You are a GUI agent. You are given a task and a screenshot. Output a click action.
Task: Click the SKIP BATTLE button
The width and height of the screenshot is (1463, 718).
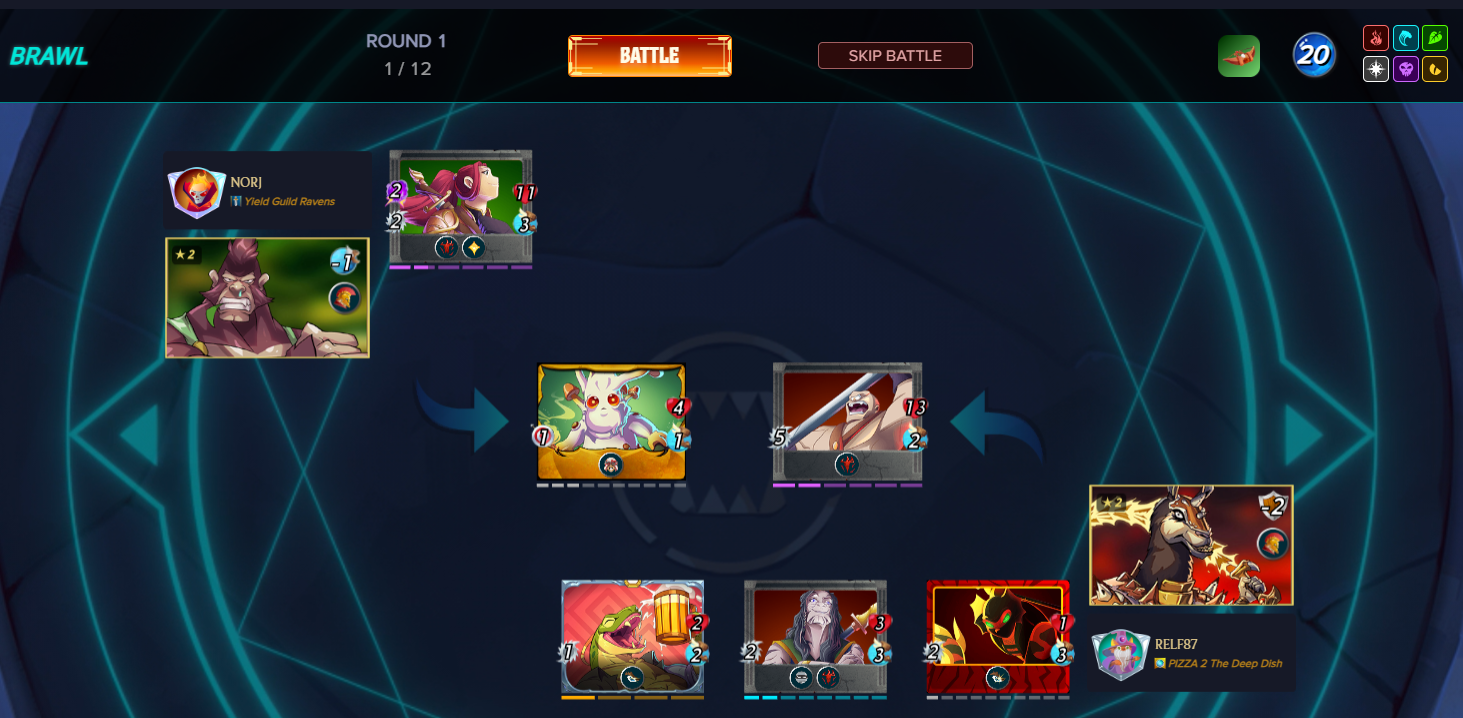click(x=895, y=56)
